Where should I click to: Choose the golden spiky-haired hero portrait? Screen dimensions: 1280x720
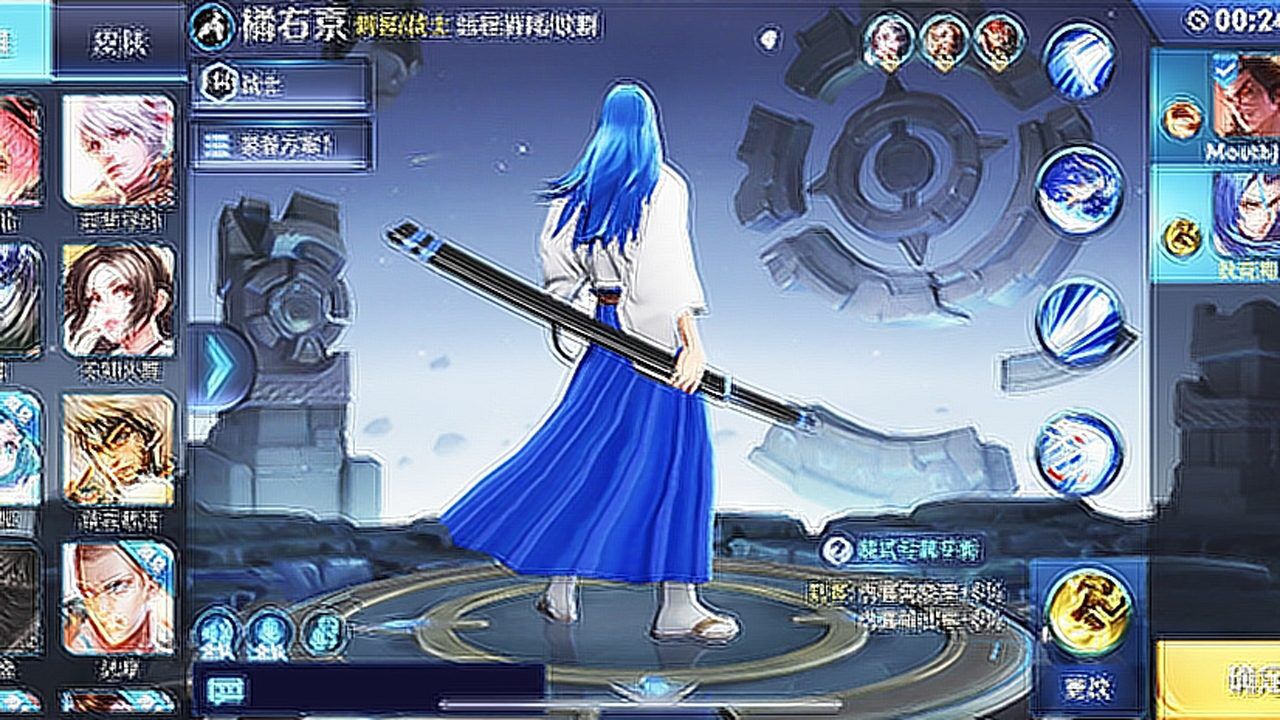[x=118, y=449]
